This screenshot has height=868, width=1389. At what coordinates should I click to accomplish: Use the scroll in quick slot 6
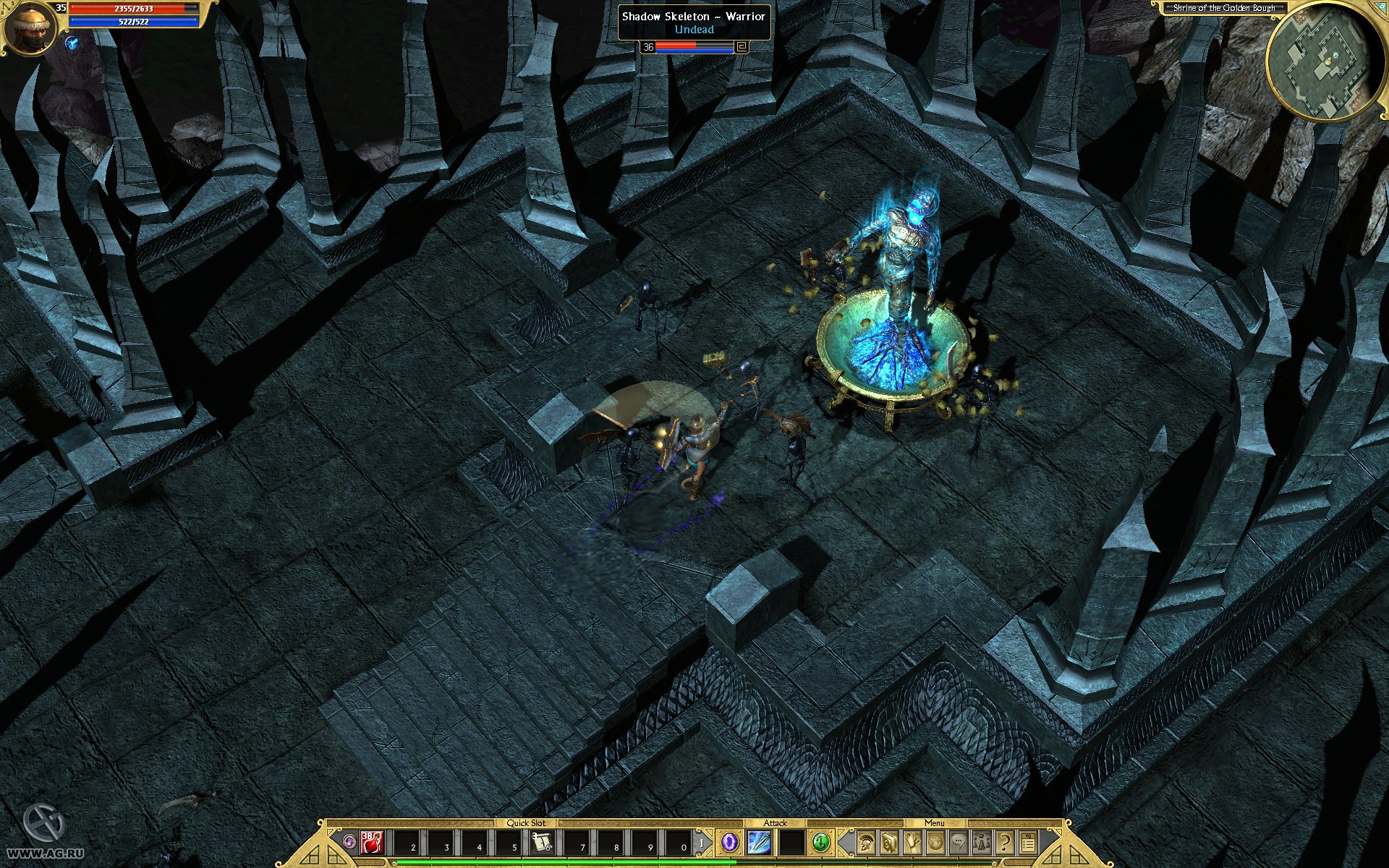(543, 843)
